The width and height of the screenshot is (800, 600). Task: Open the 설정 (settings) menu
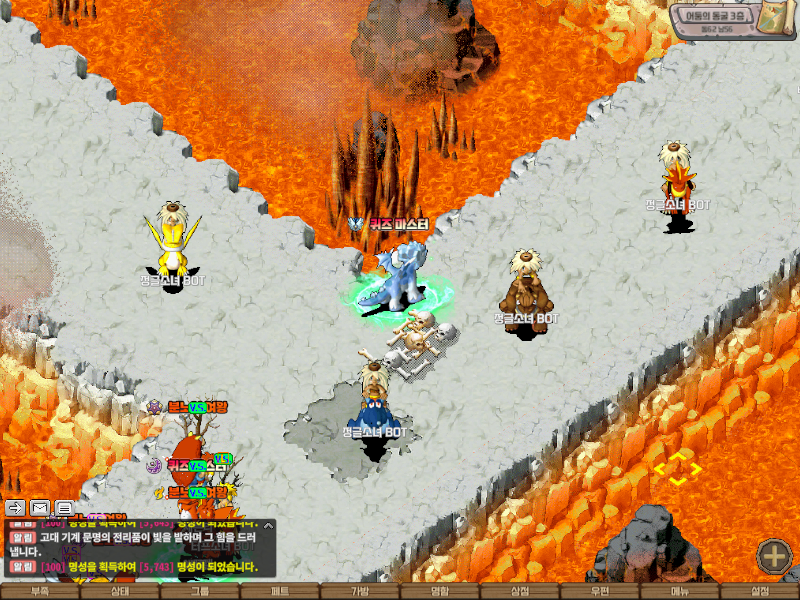[760, 592]
